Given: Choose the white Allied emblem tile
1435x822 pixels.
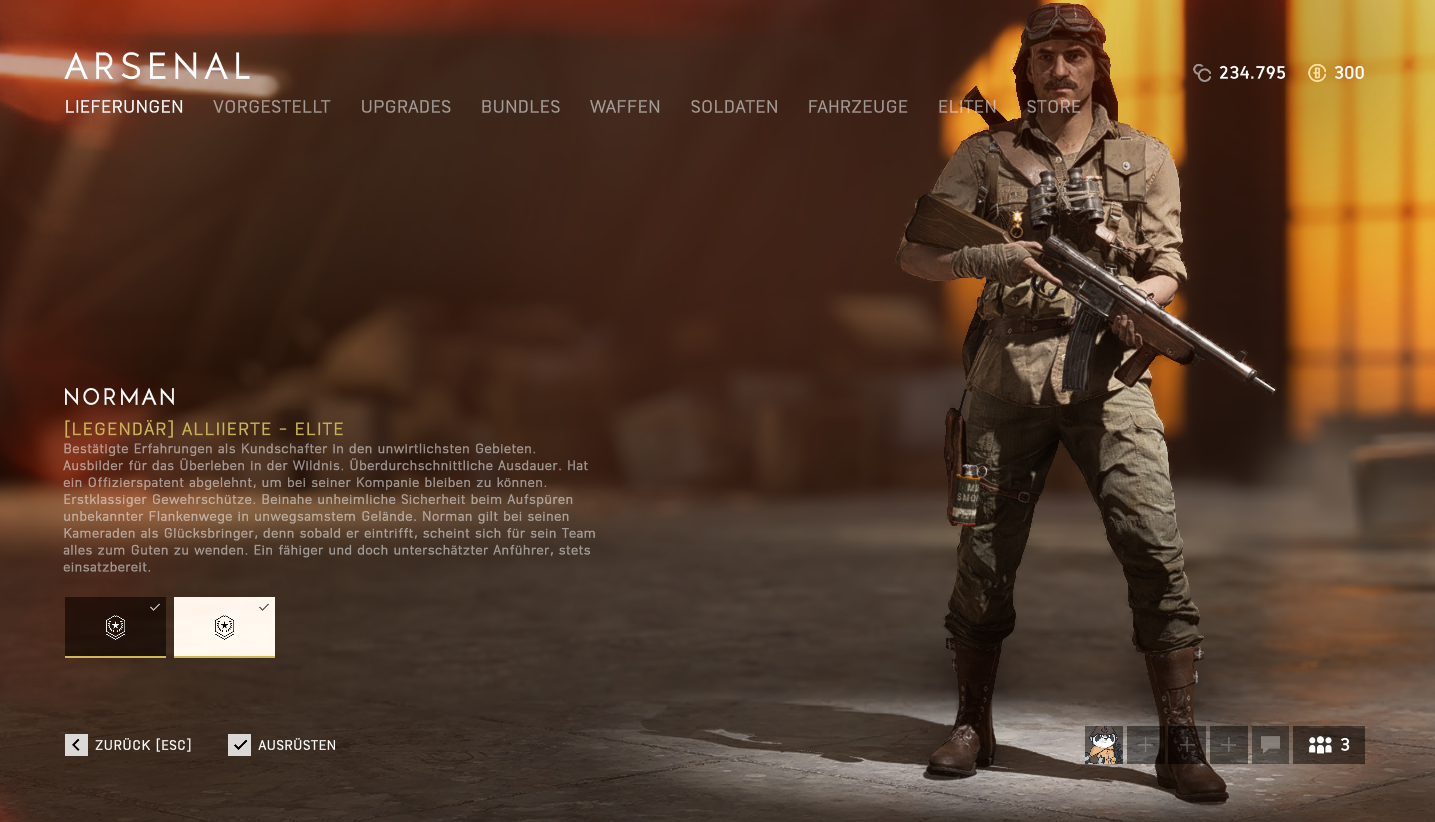Looking at the screenshot, I should pyautogui.click(x=224, y=627).
